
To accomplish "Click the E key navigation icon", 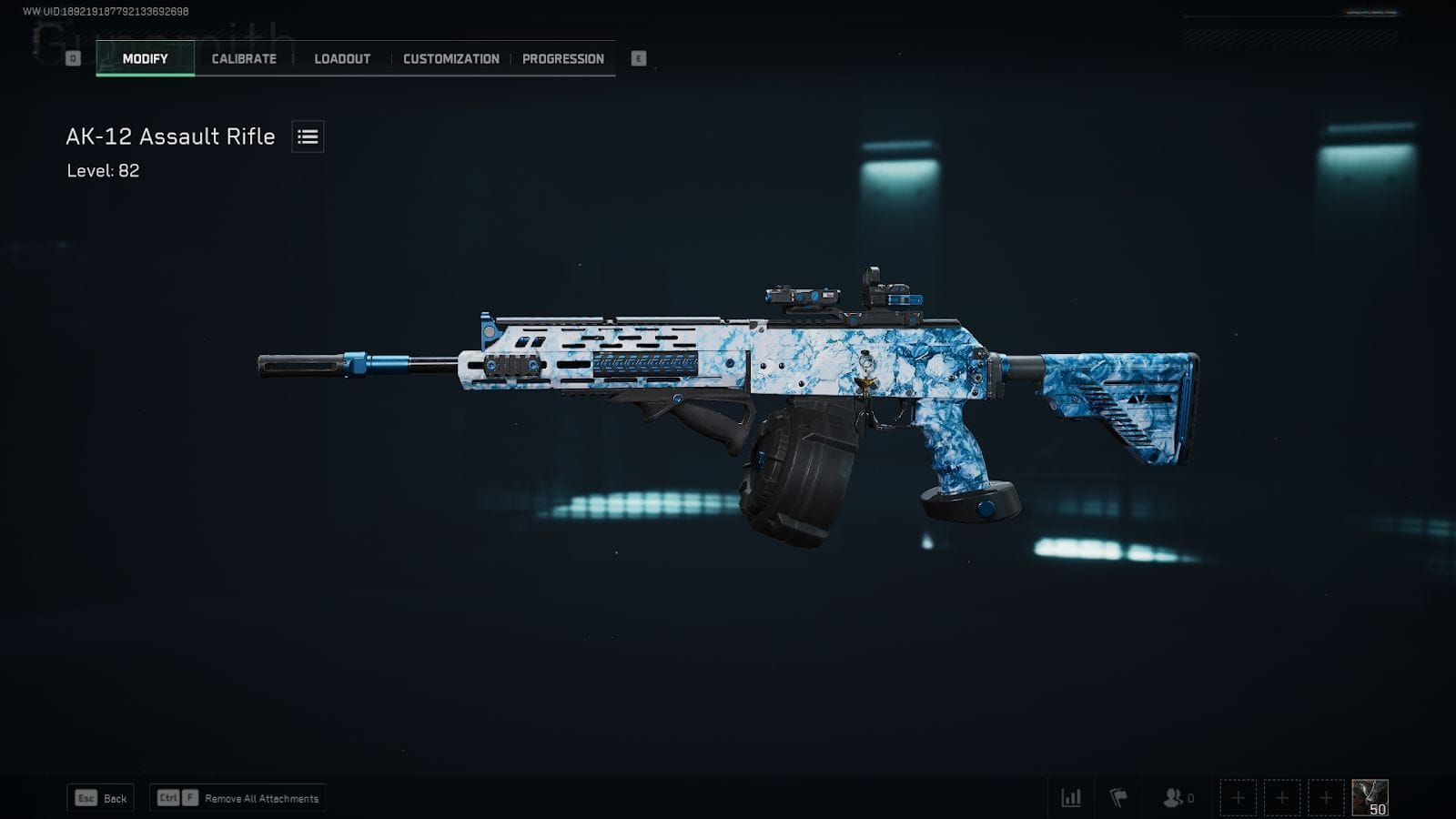I will tap(640, 57).
